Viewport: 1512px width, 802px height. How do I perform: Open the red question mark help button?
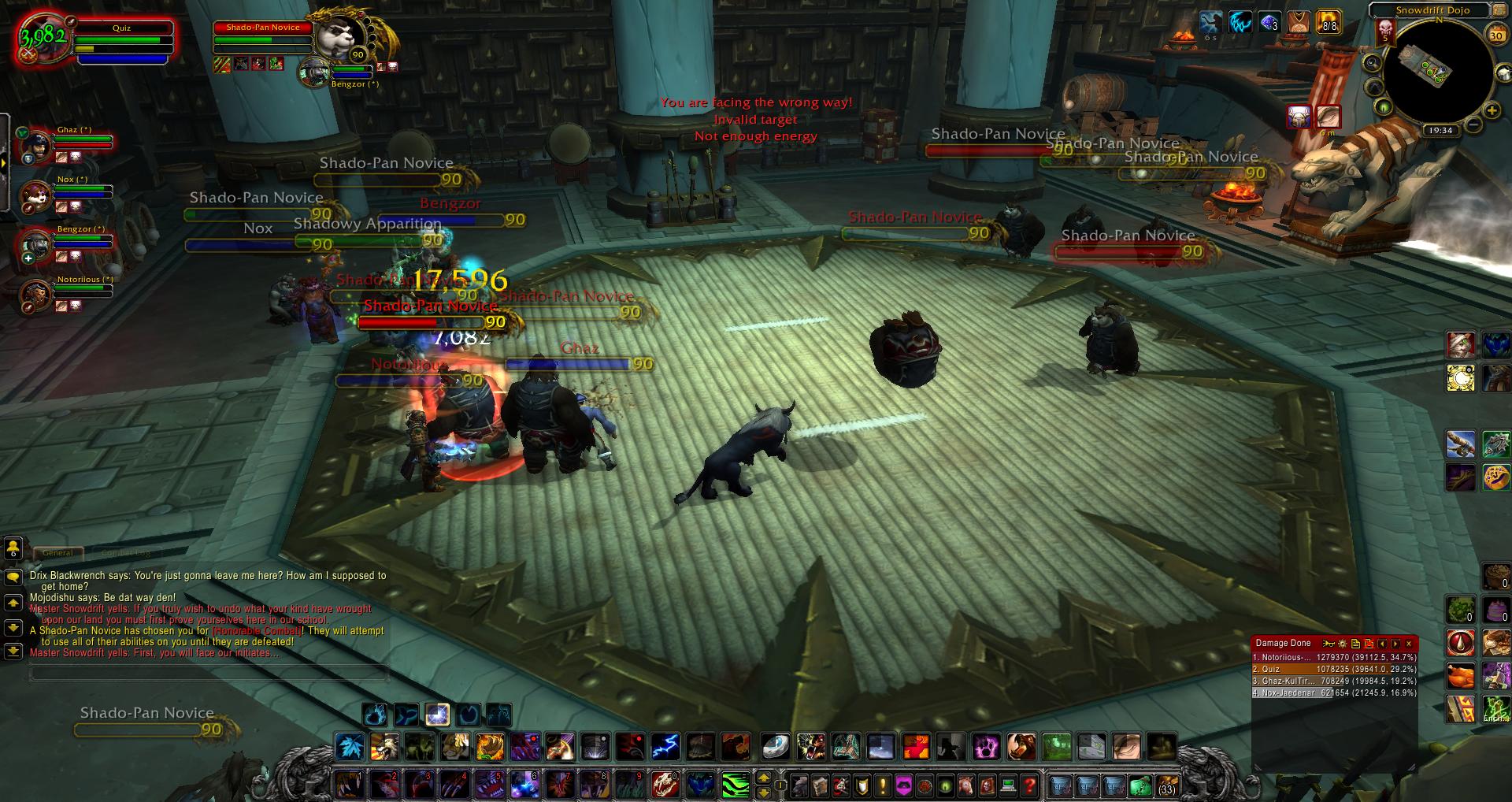click(x=1029, y=785)
